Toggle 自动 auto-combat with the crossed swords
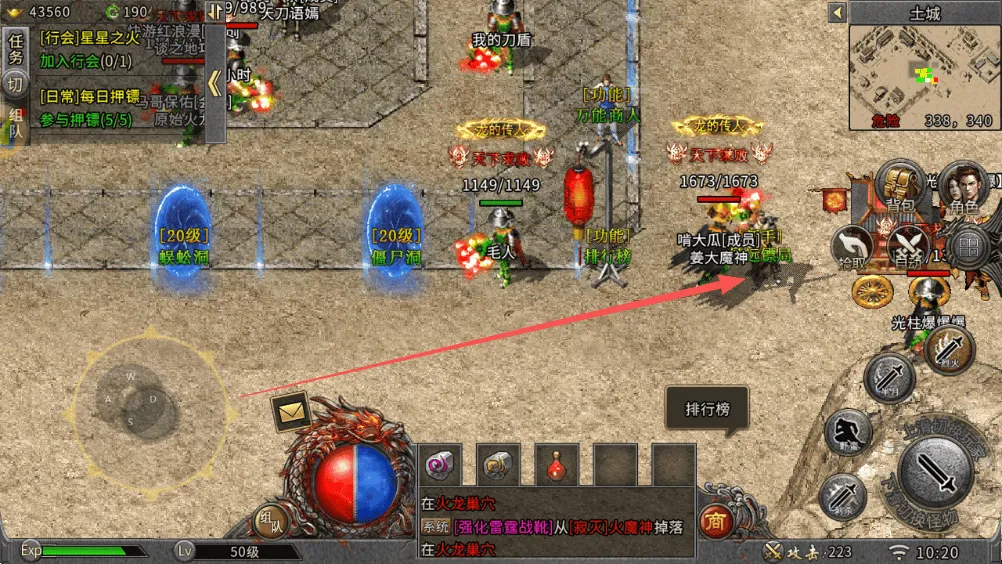Image resolution: width=1002 pixels, height=564 pixels. 909,245
